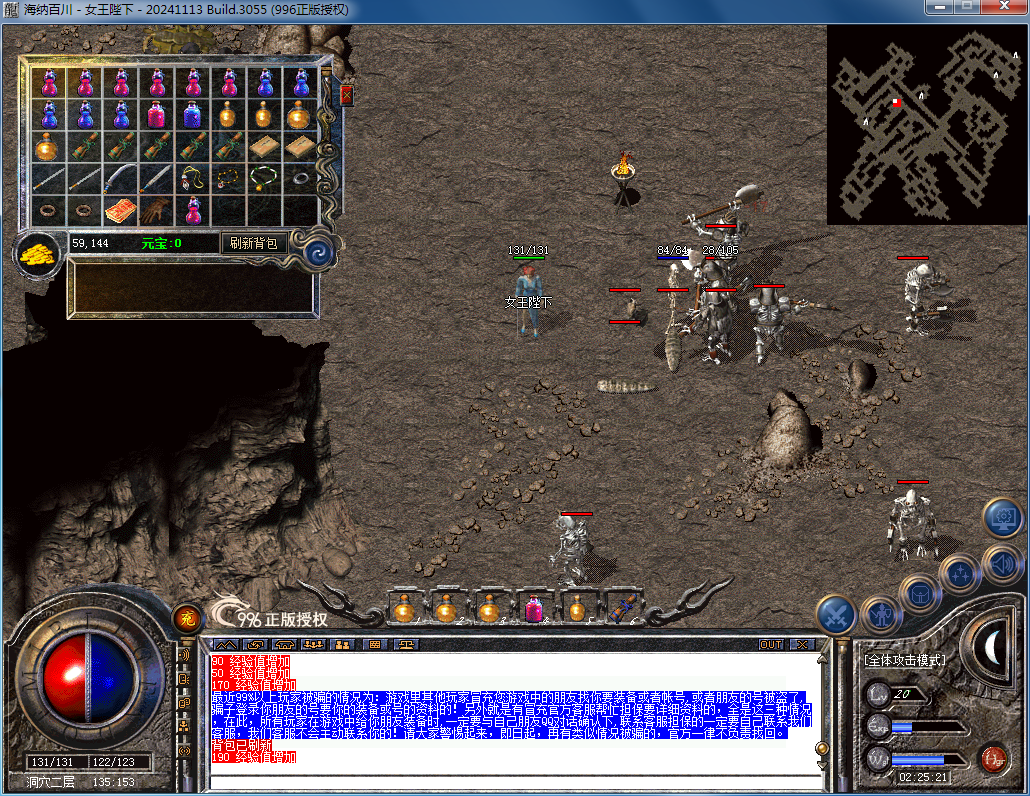Click the round 充 recharge button
Screen dimensions: 1030x796
pyautogui.click(x=186, y=618)
